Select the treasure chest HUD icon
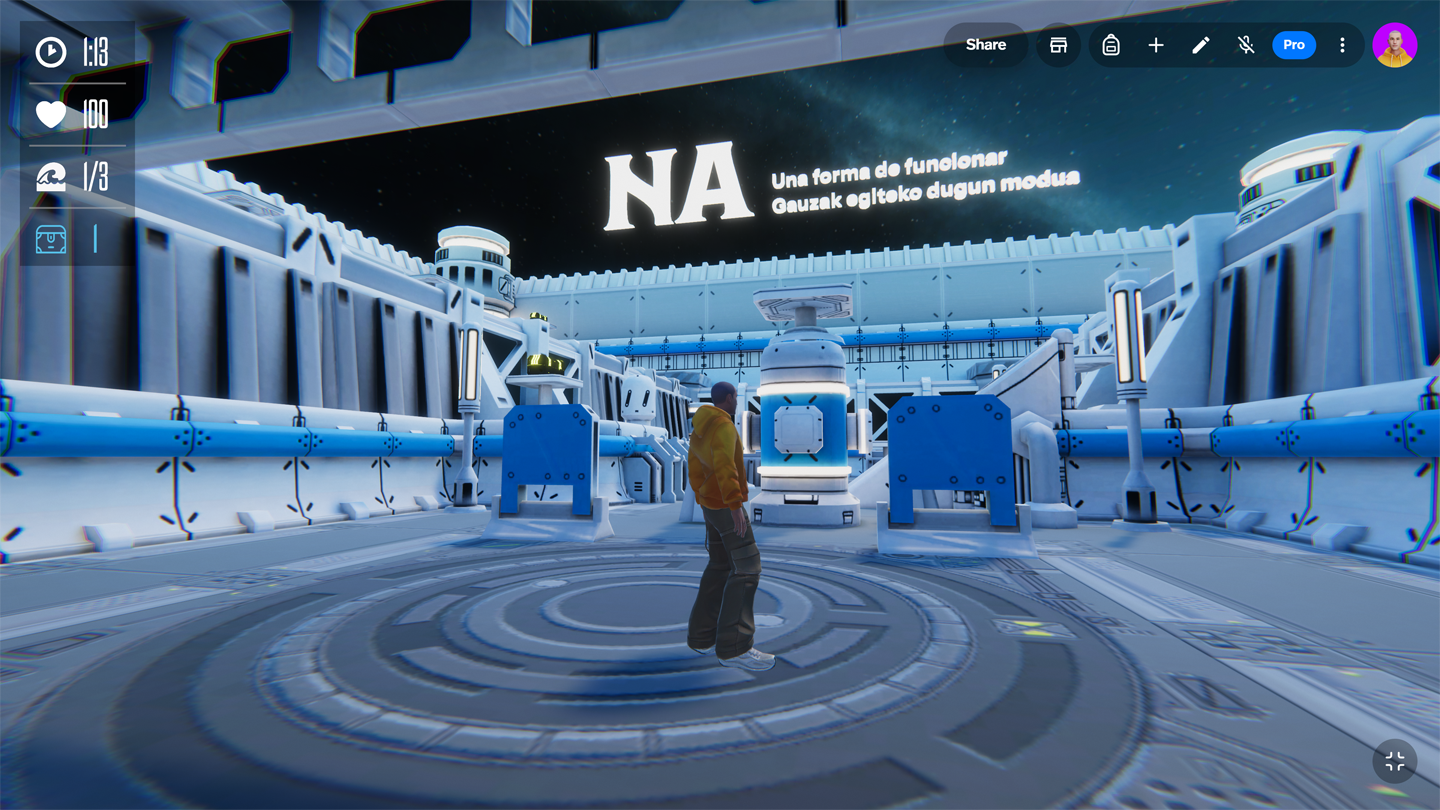Screen dimensions: 1440x810 [51, 239]
